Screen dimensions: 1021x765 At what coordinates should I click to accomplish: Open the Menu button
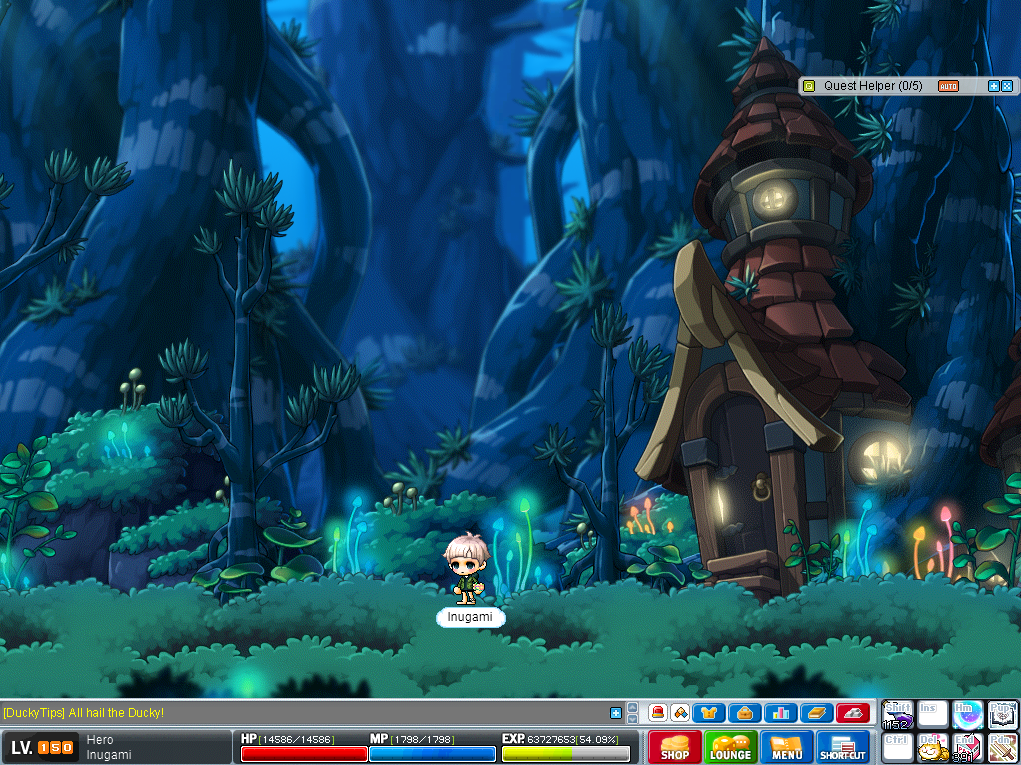[x=786, y=747]
